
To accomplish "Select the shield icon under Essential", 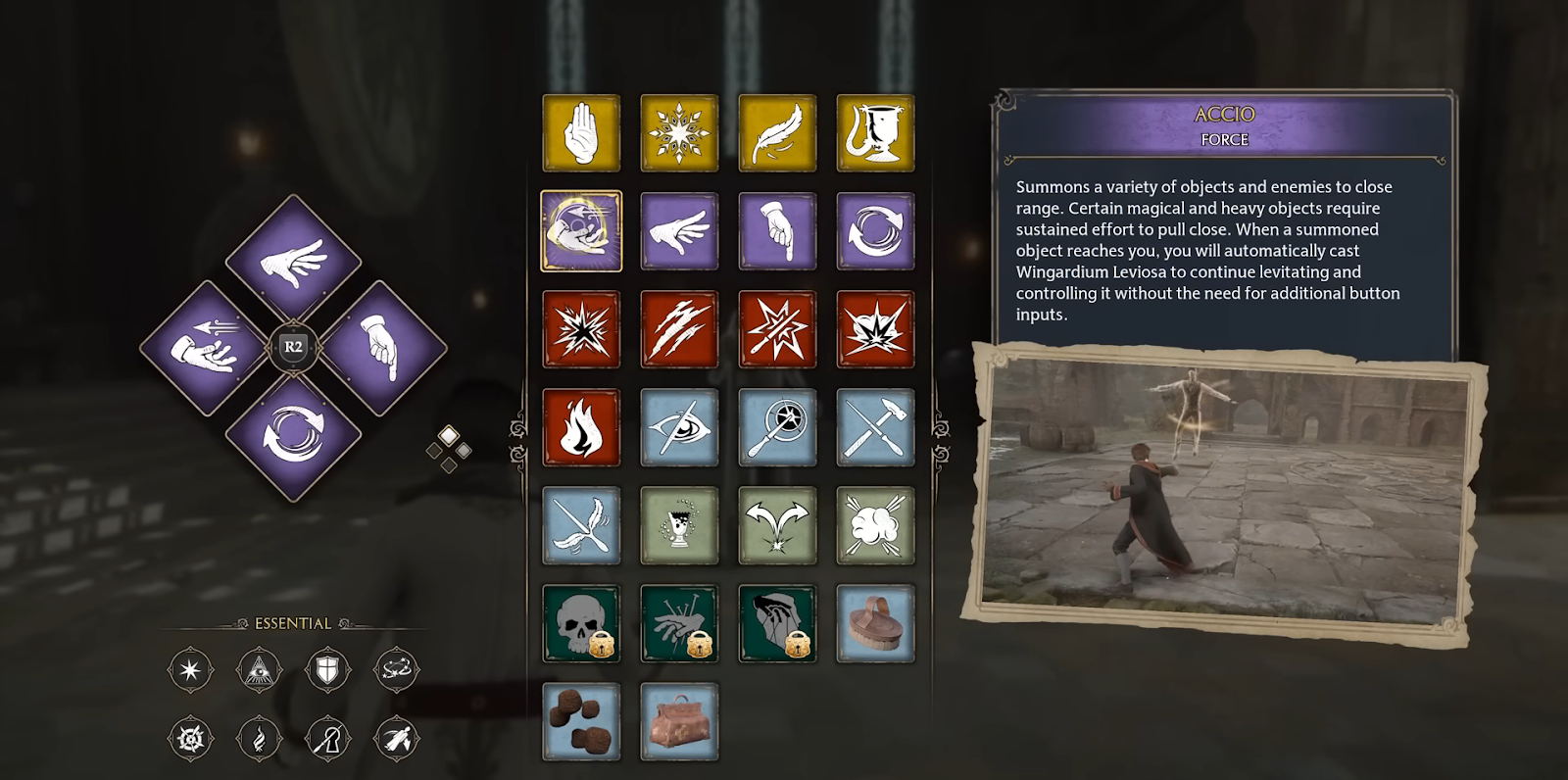I will pyautogui.click(x=327, y=670).
